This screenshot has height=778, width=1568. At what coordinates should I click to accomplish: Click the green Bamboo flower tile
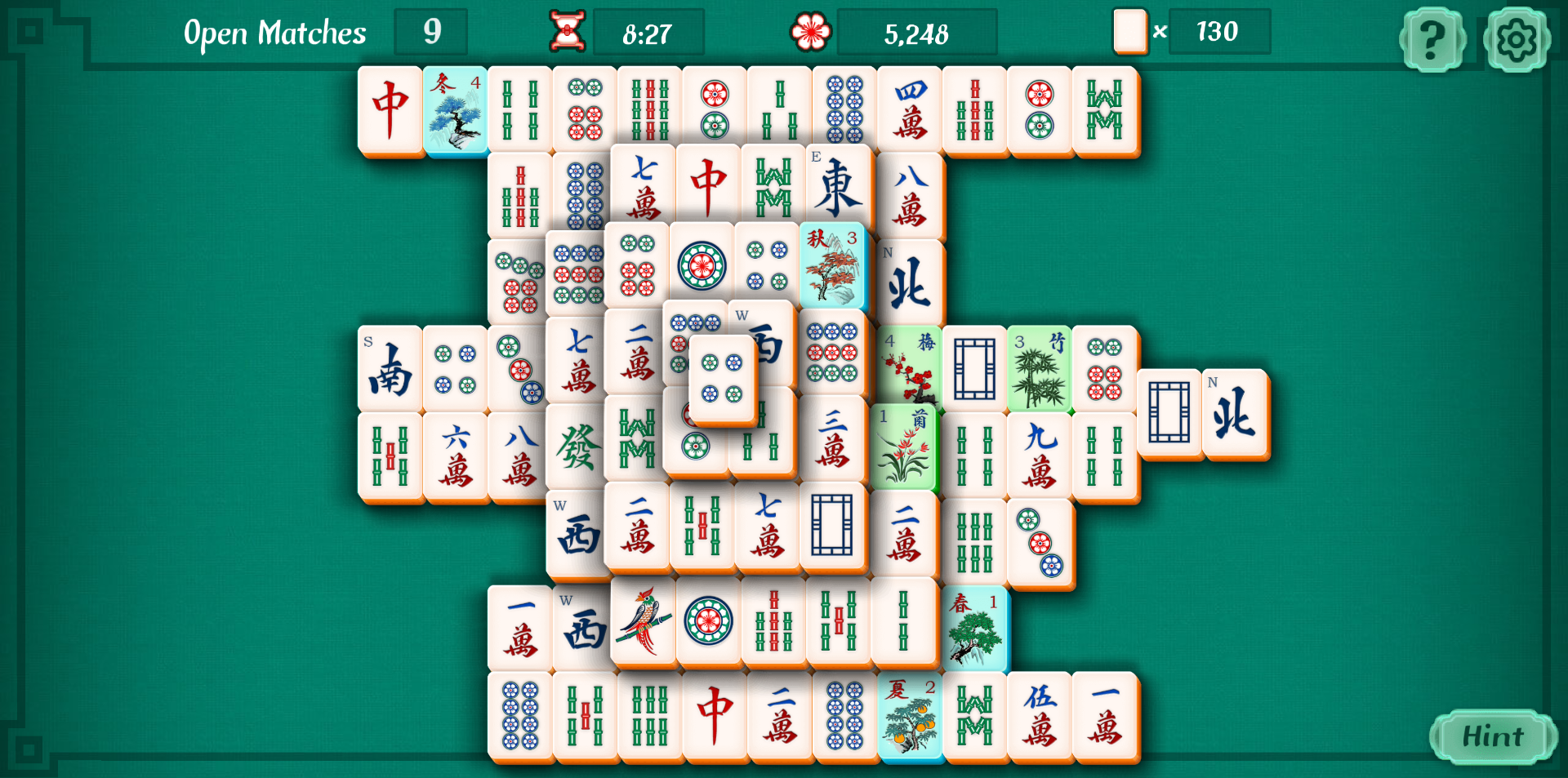pos(1040,369)
